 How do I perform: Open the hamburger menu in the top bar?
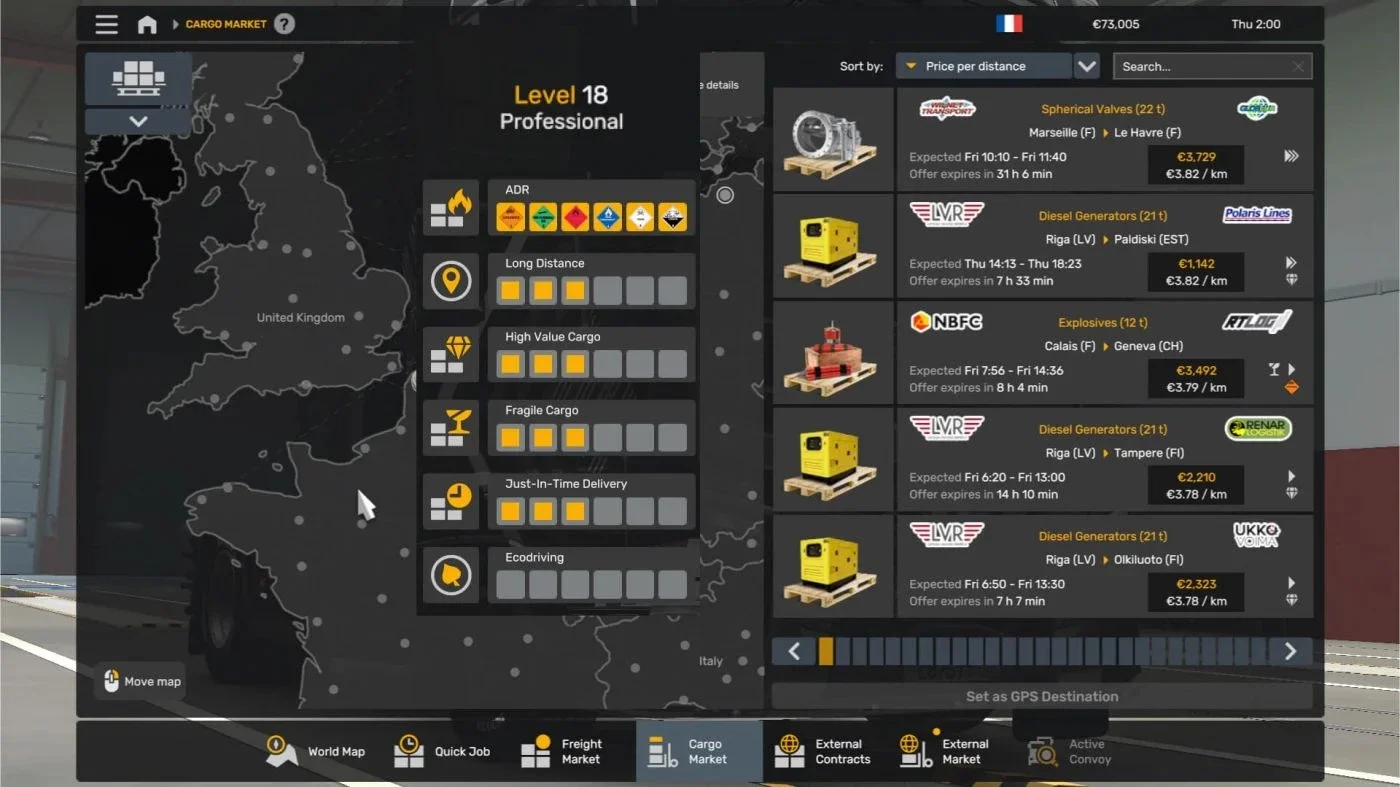[x=106, y=24]
